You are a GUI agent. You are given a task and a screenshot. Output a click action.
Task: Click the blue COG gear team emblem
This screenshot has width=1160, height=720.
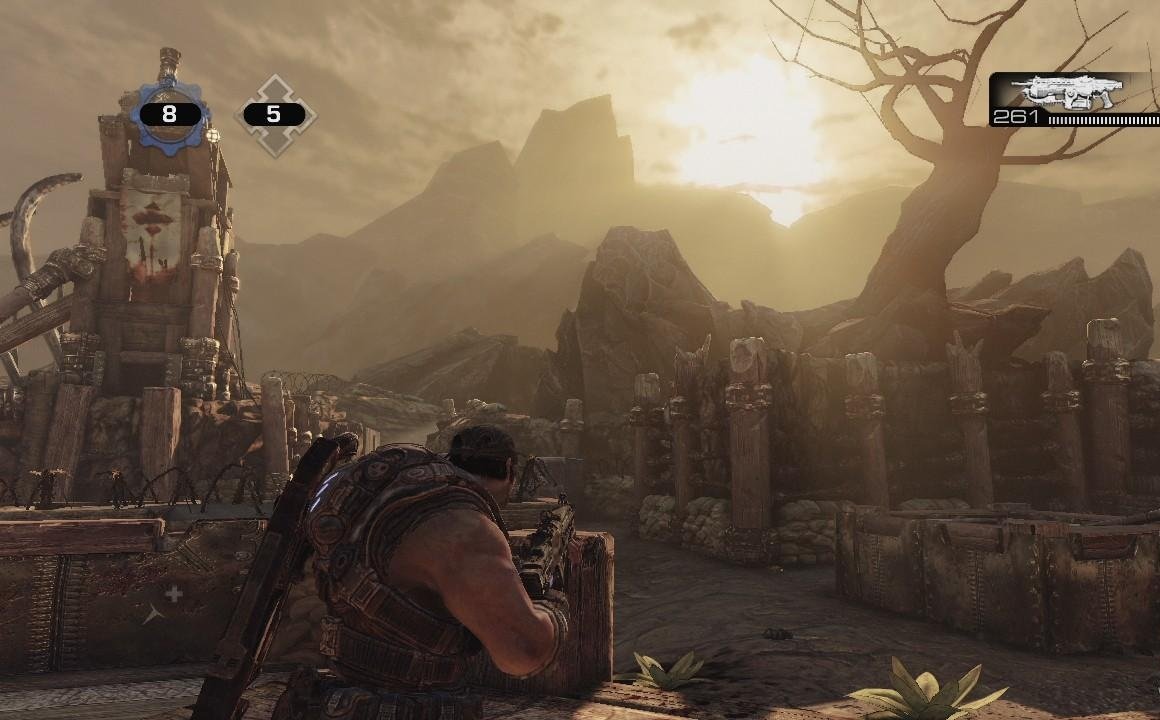coord(168,114)
